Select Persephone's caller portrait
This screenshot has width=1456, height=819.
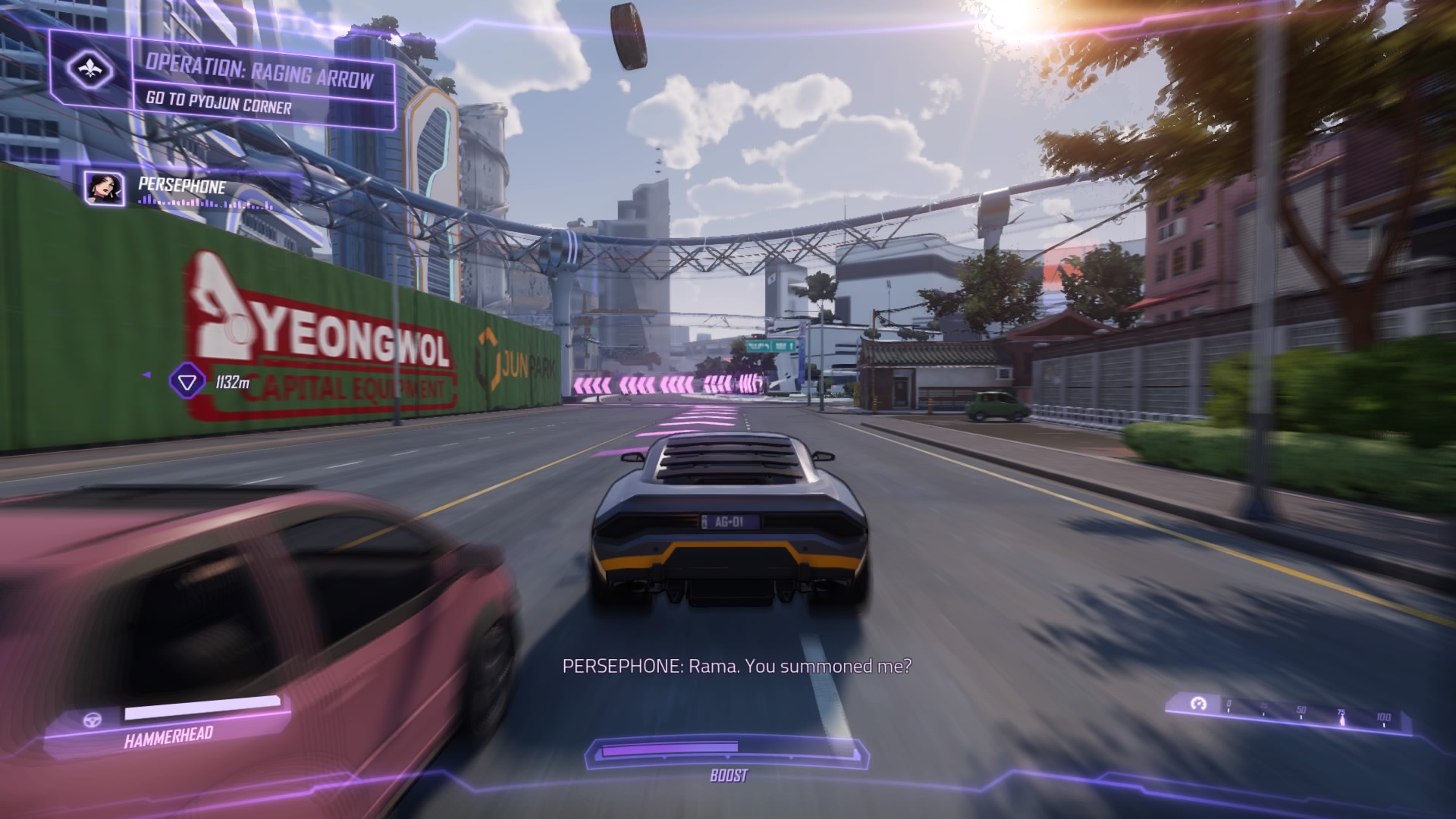pyautogui.click(x=105, y=188)
